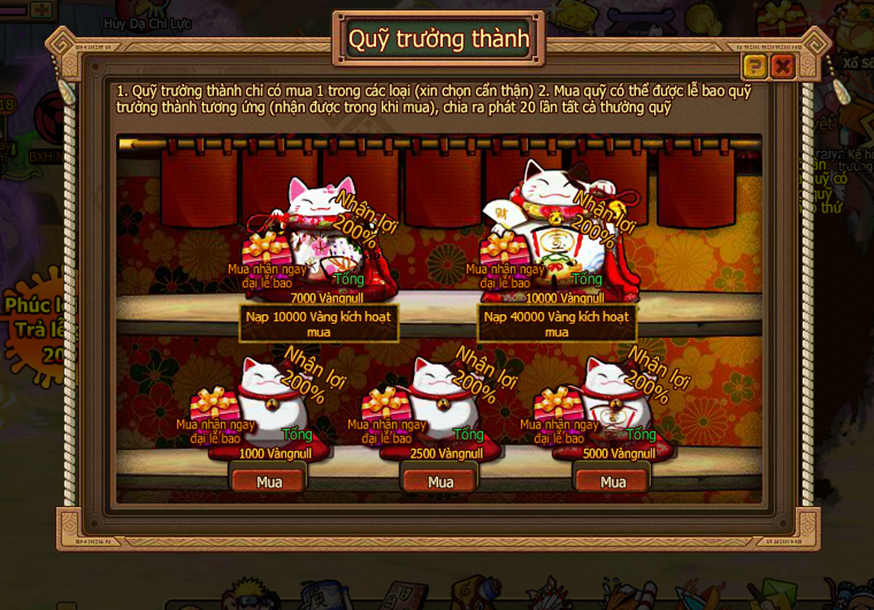Select Nạp 10000 Vàng kích hoạt mua
874x610 pixels.
pos(319,323)
